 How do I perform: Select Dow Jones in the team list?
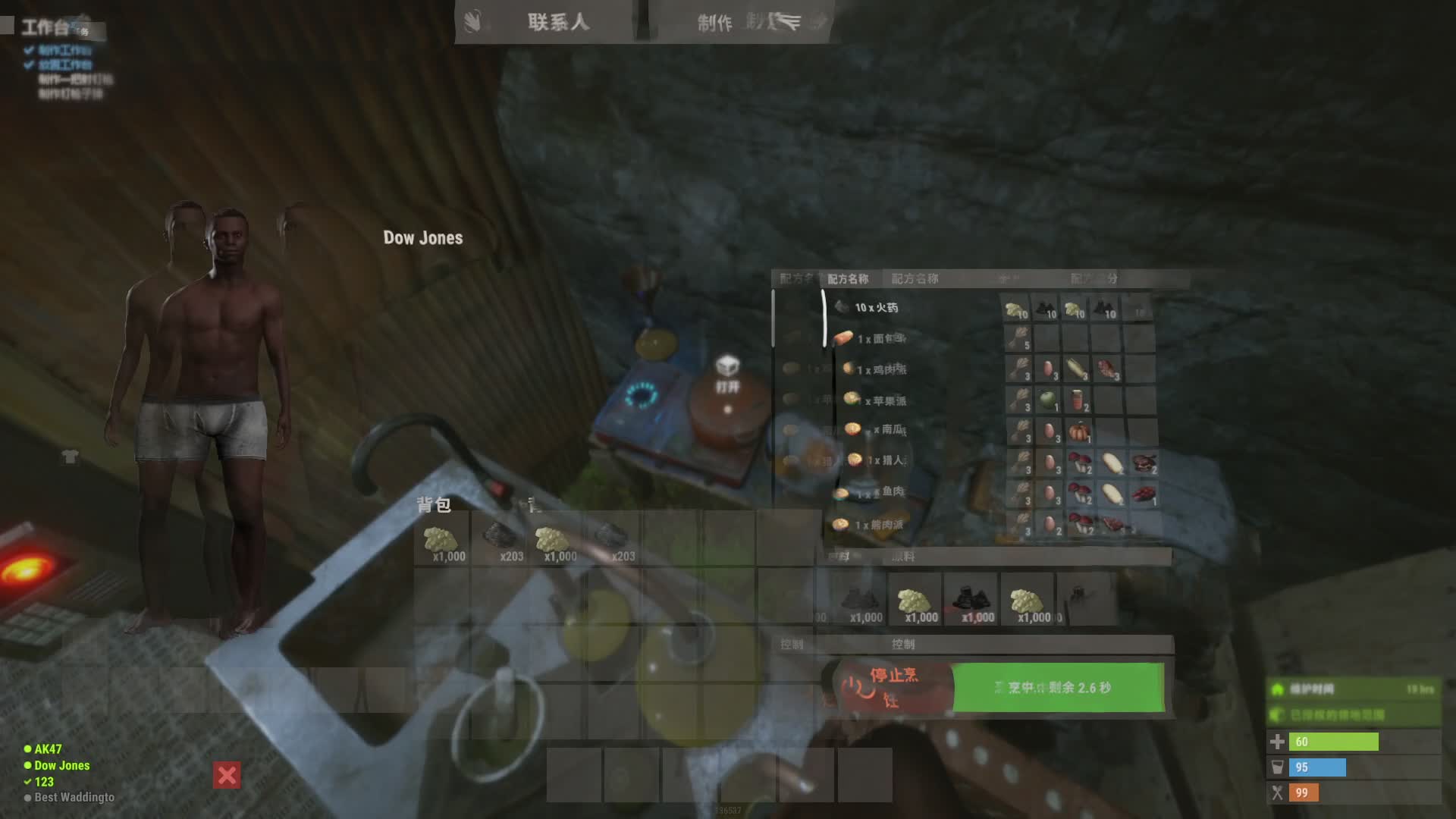(x=61, y=765)
